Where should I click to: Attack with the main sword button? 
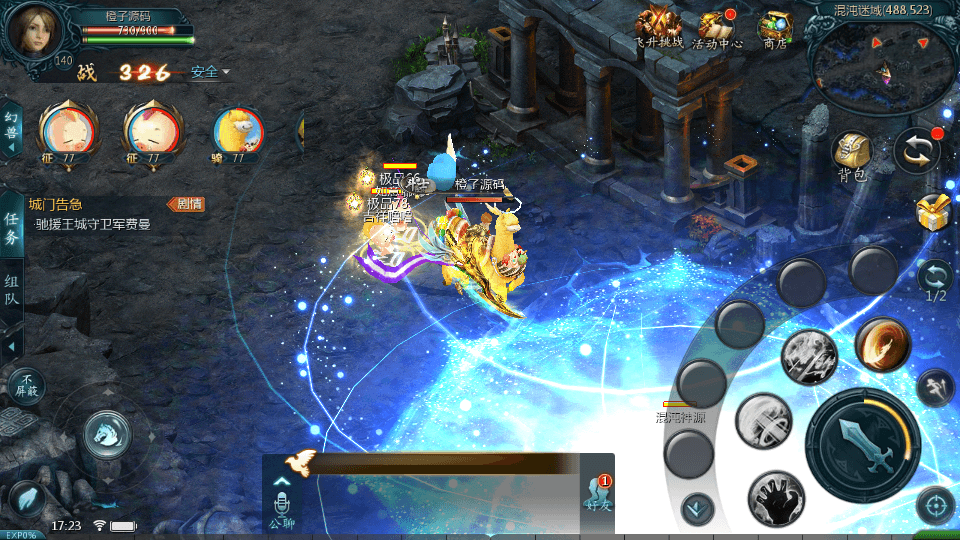point(861,443)
